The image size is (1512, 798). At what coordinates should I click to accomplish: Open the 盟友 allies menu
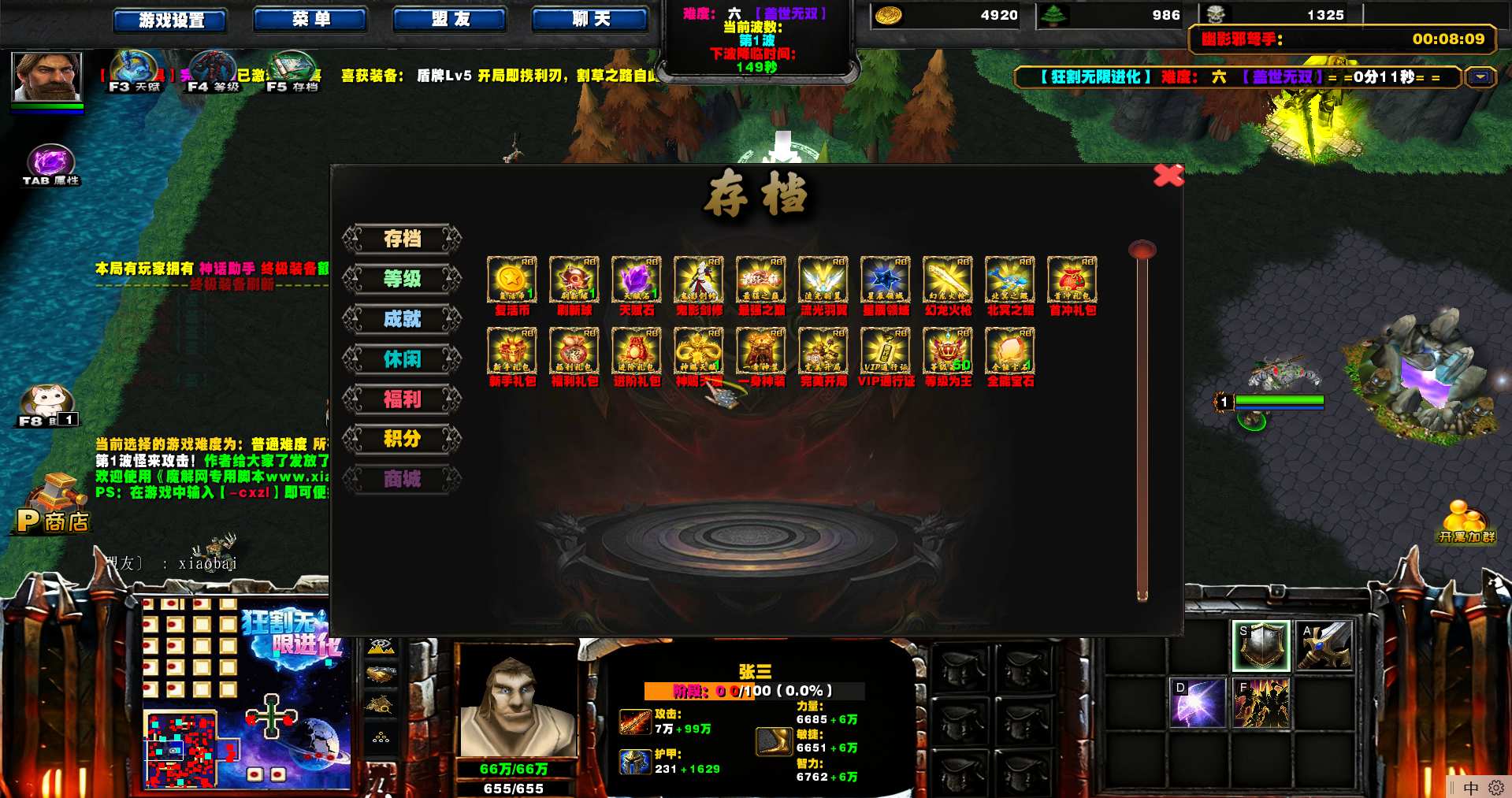450,19
